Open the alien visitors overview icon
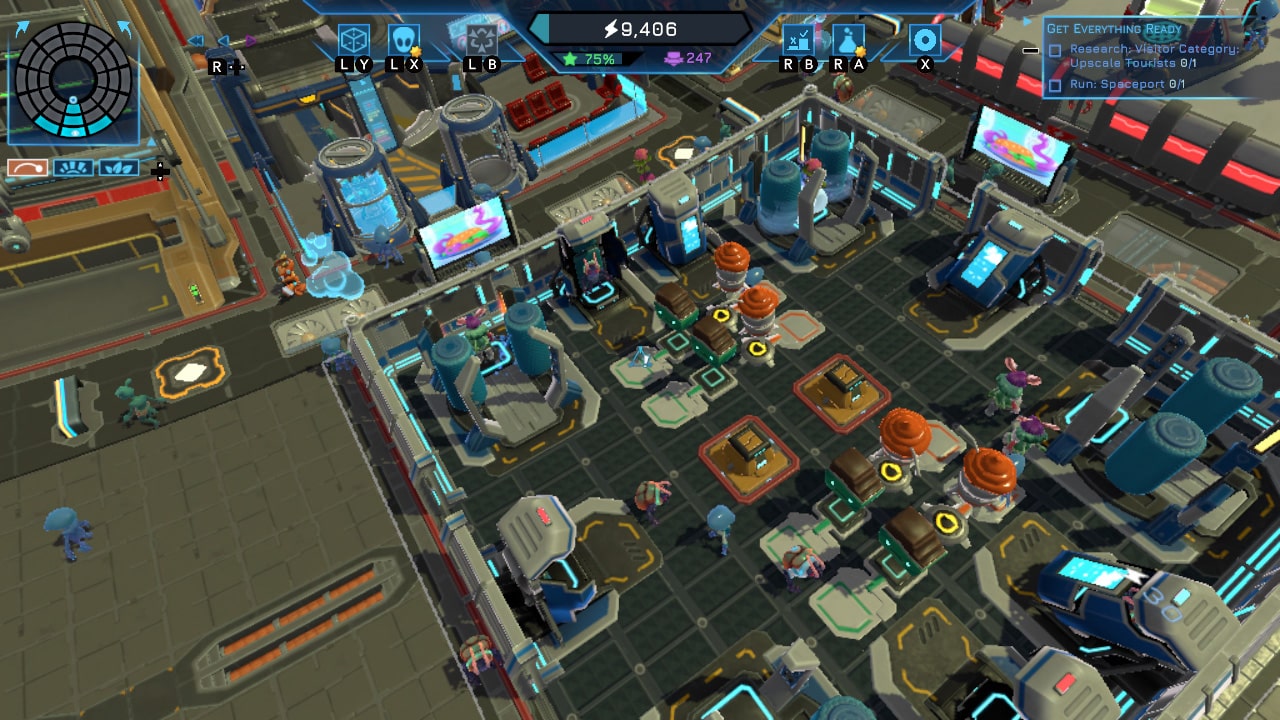The width and height of the screenshot is (1280, 720). click(x=404, y=41)
